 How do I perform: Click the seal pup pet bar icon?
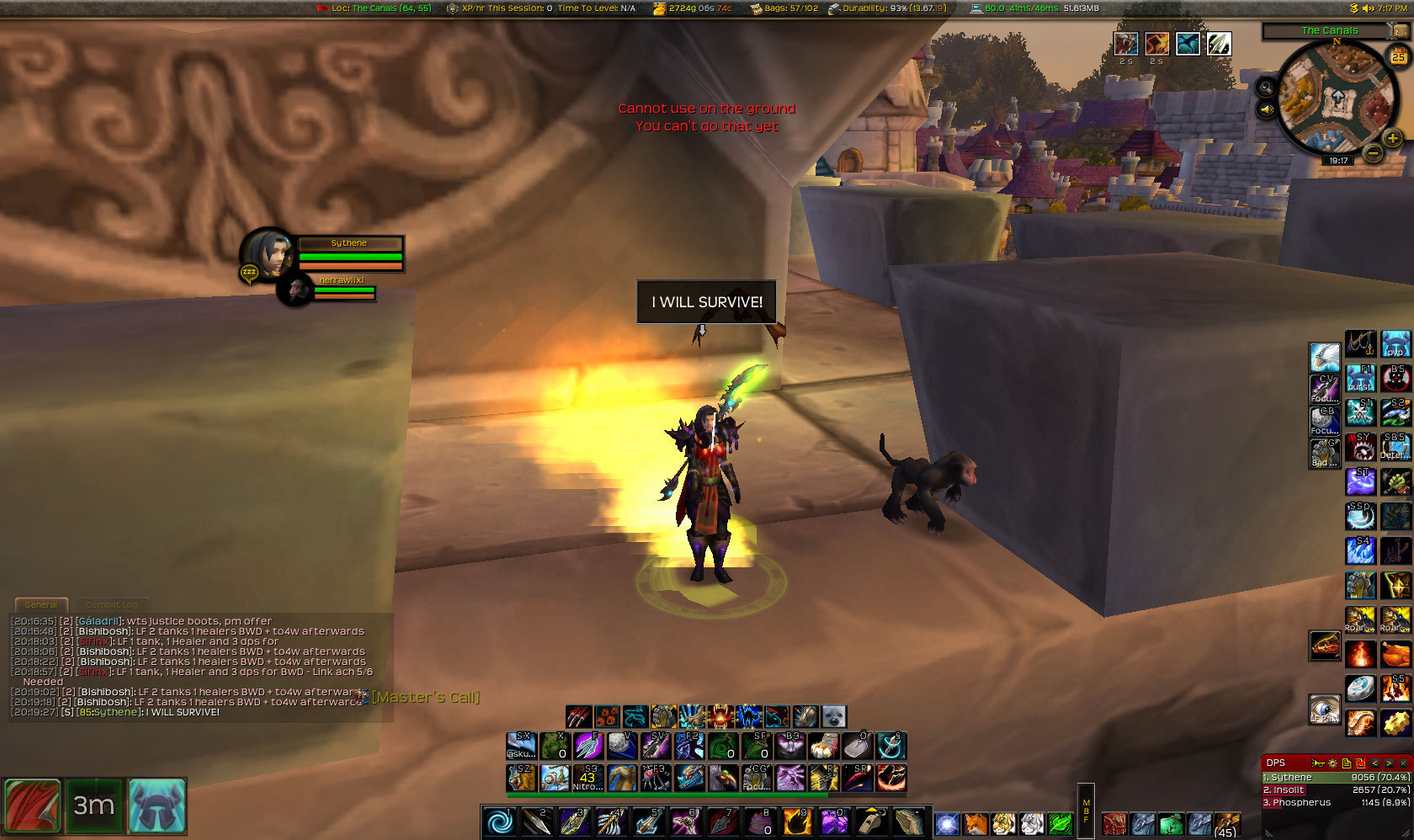point(833,716)
